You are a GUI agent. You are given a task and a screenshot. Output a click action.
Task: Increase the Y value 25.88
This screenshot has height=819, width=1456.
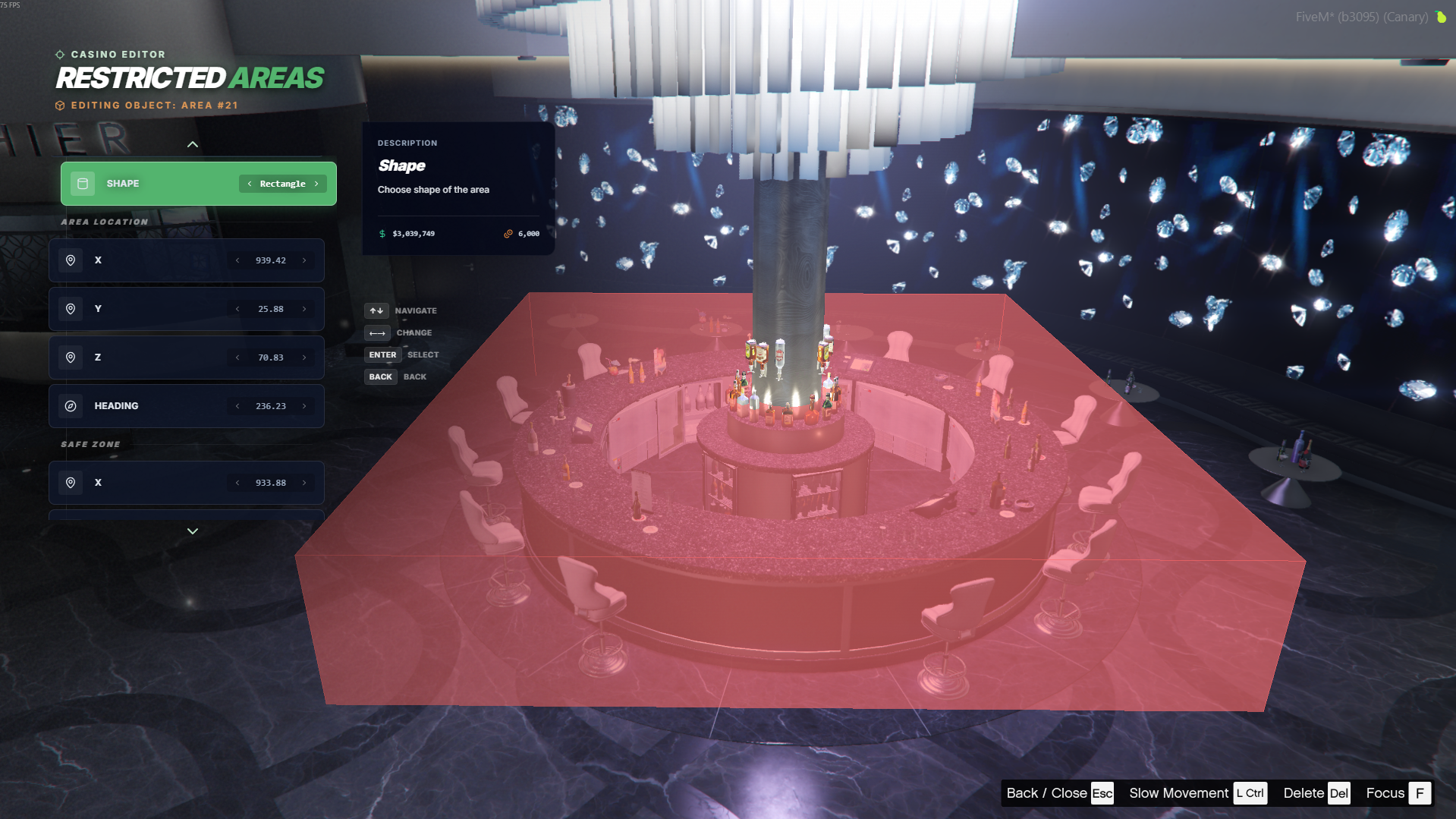point(304,309)
